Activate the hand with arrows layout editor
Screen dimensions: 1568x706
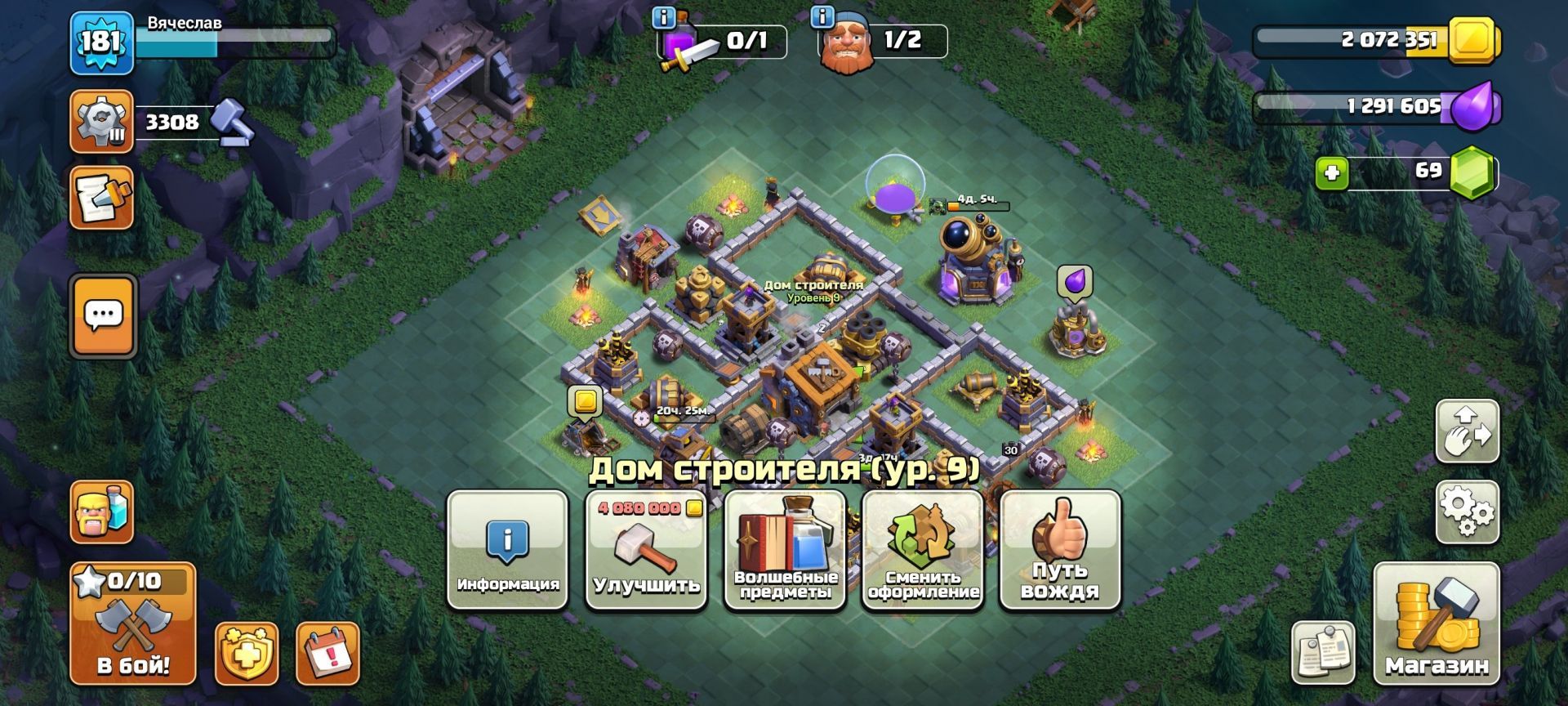tap(1468, 431)
